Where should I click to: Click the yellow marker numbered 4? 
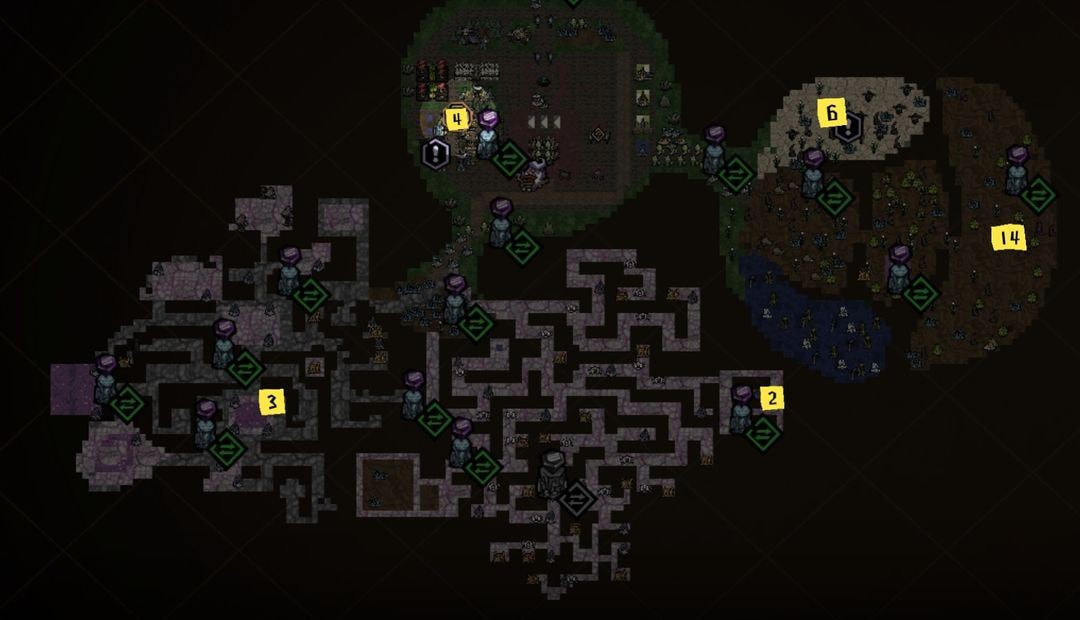(457, 120)
